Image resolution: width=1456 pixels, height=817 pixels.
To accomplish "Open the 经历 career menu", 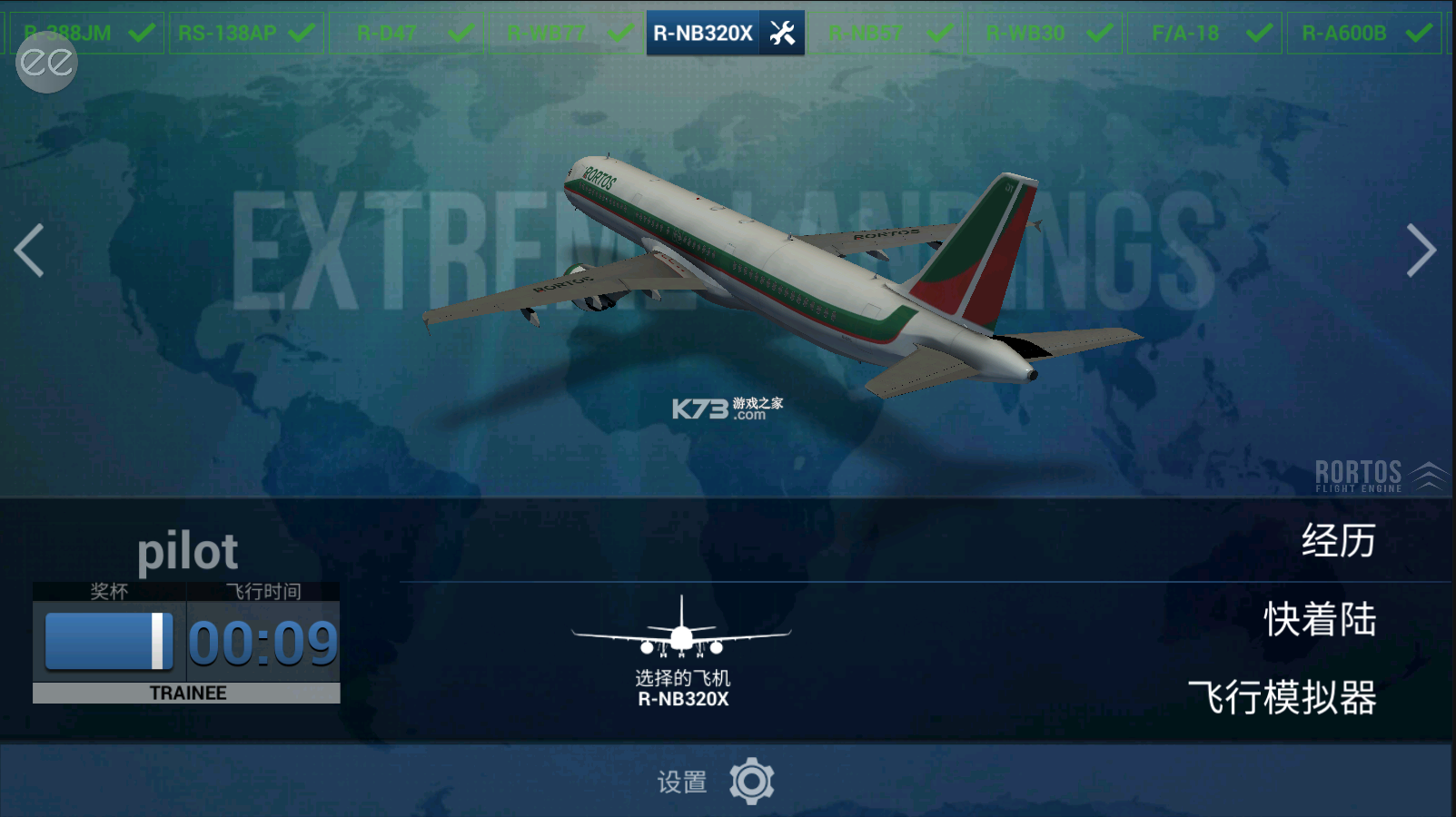I will [1338, 541].
